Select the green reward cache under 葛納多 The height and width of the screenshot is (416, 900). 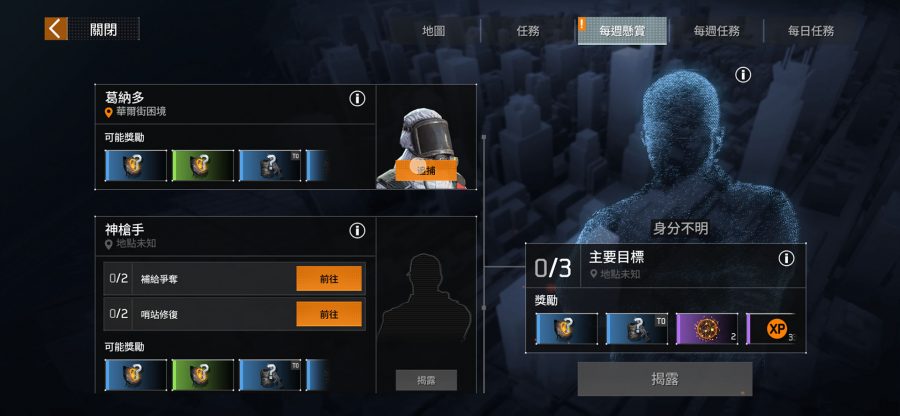click(203, 166)
